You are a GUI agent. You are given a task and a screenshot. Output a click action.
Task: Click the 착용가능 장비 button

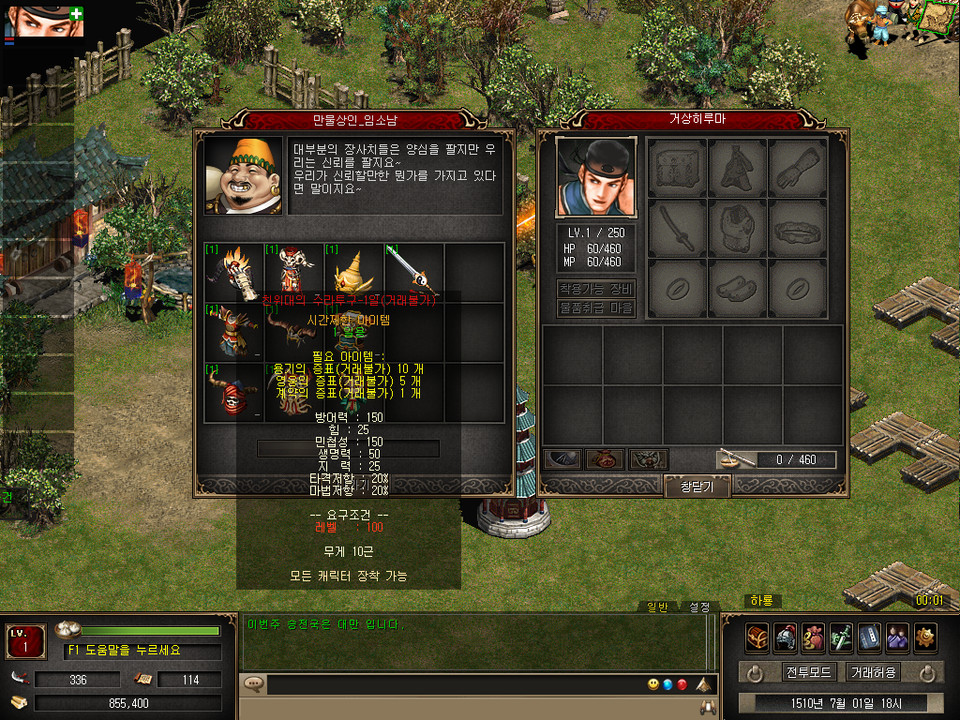click(x=595, y=289)
